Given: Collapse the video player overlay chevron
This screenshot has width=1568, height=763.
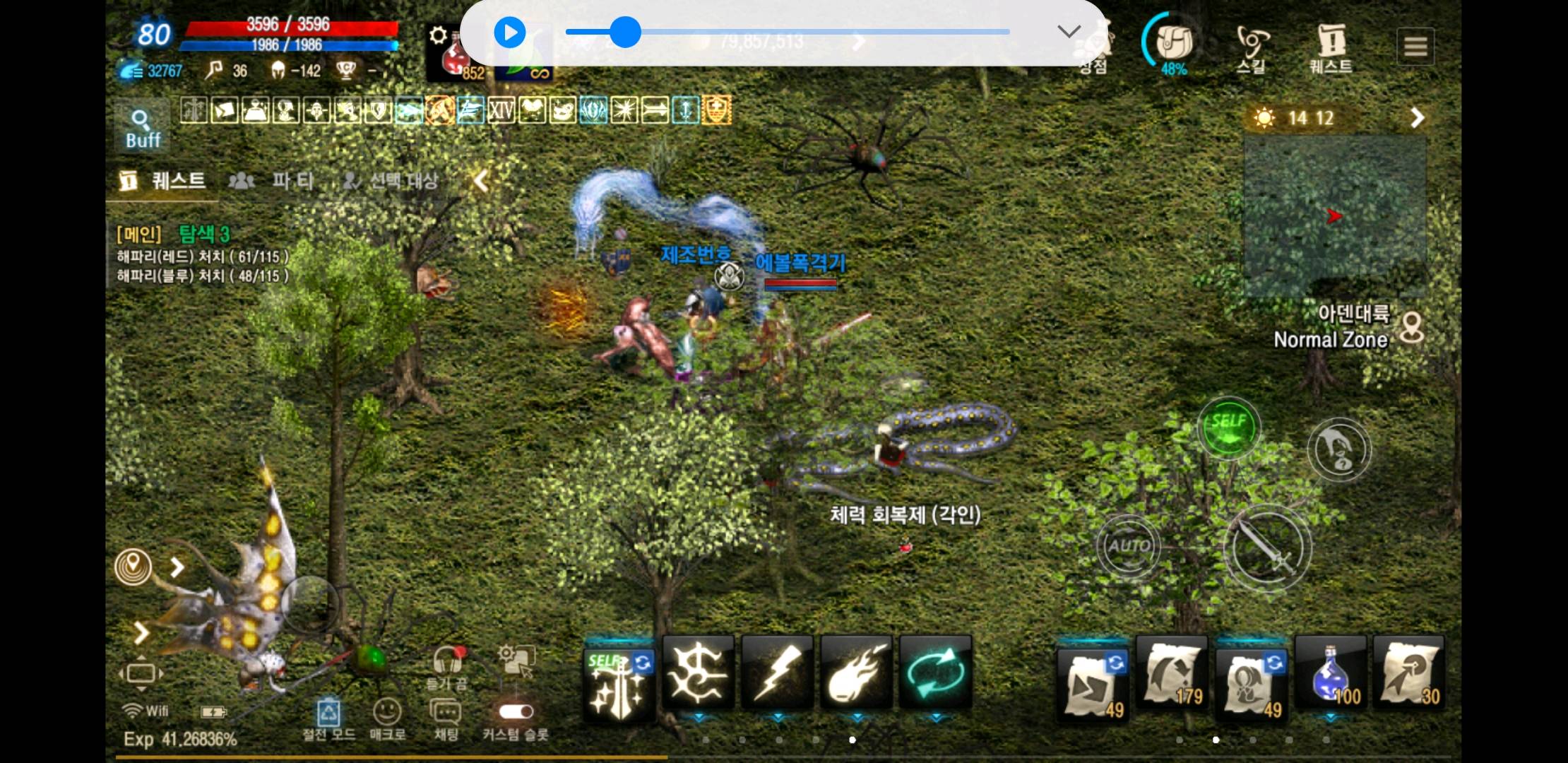Looking at the screenshot, I should pos(1069,31).
